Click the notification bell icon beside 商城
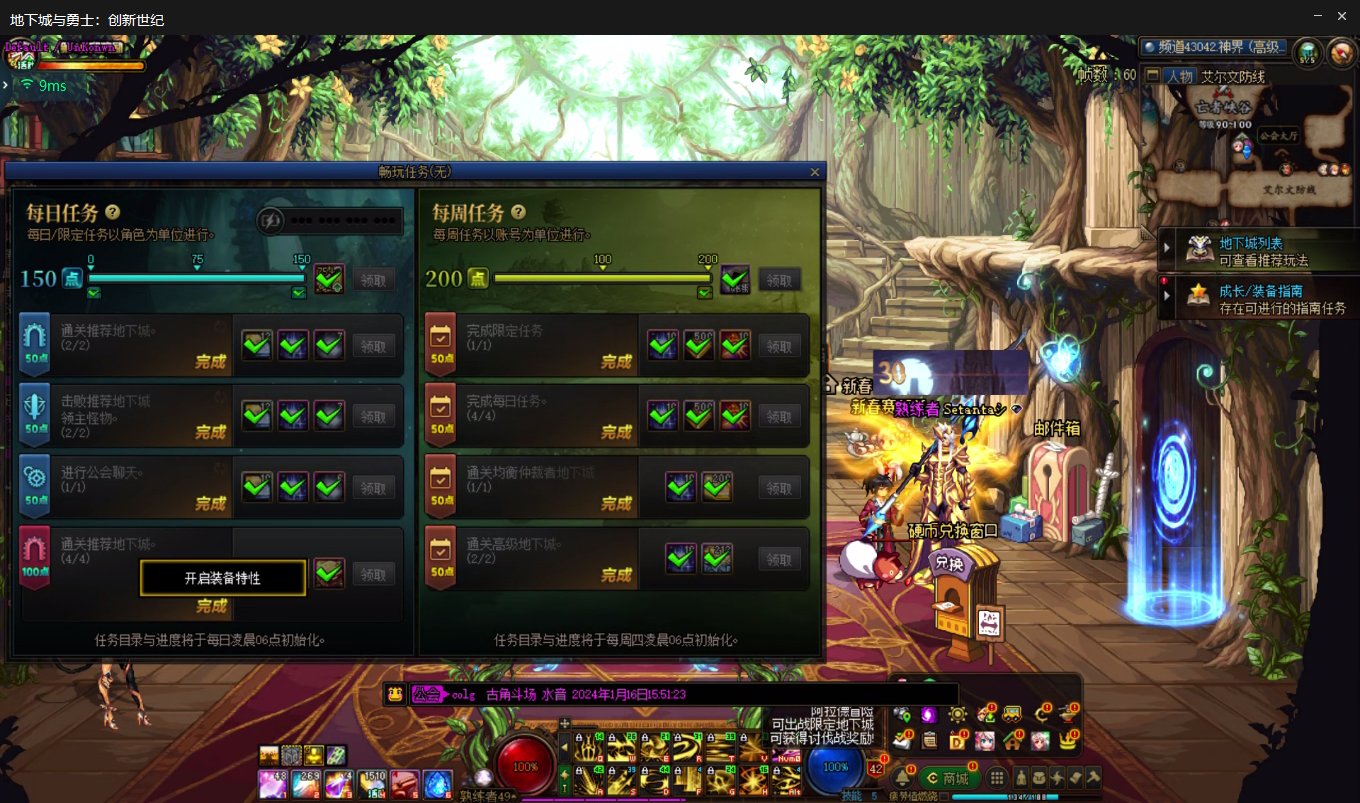The height and width of the screenshot is (803, 1360). [902, 778]
